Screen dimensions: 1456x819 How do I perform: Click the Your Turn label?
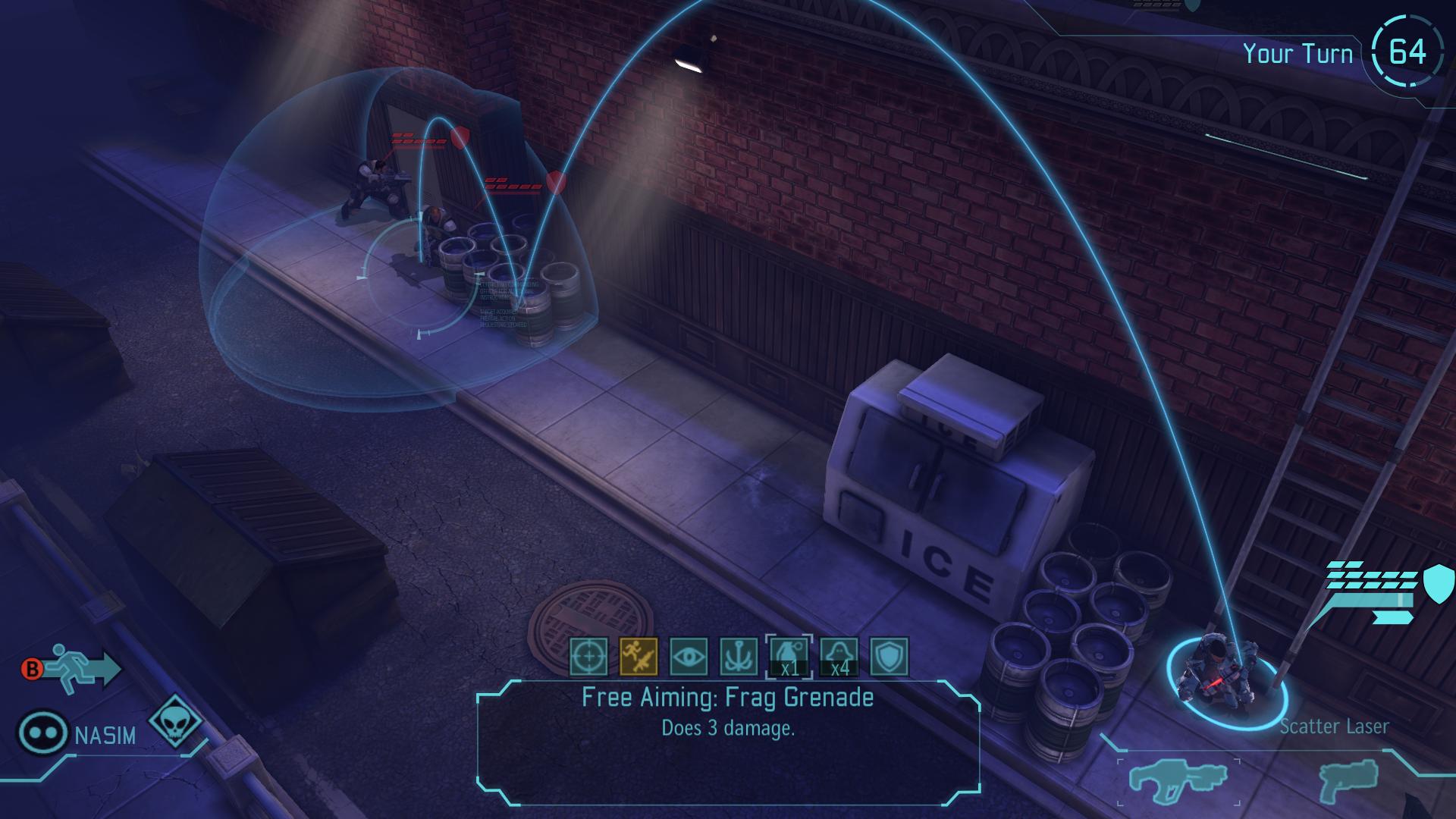1298,53
